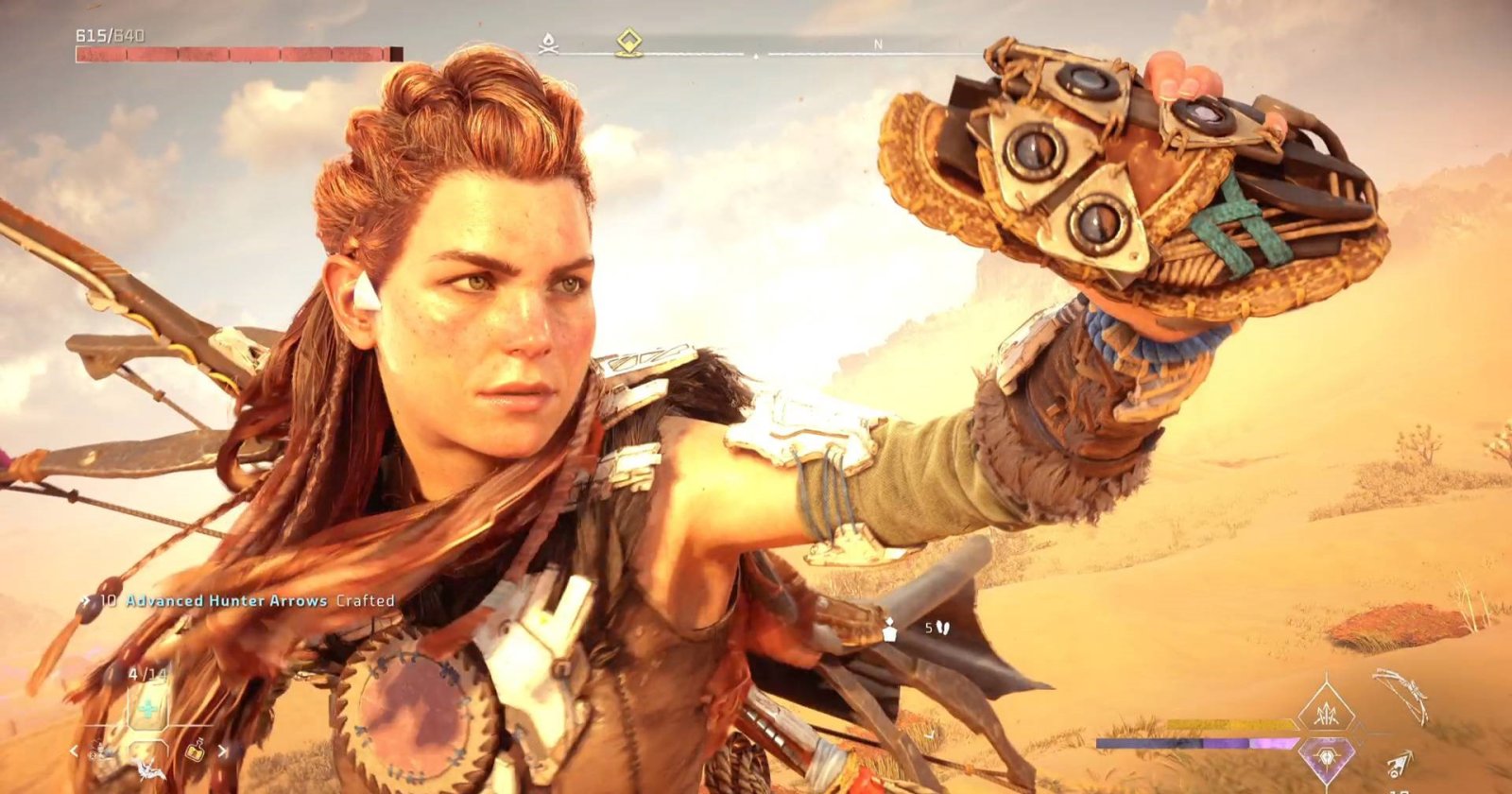Image resolution: width=1512 pixels, height=794 pixels.
Task: Cycle the tool selector to the left
Action: coord(76,752)
